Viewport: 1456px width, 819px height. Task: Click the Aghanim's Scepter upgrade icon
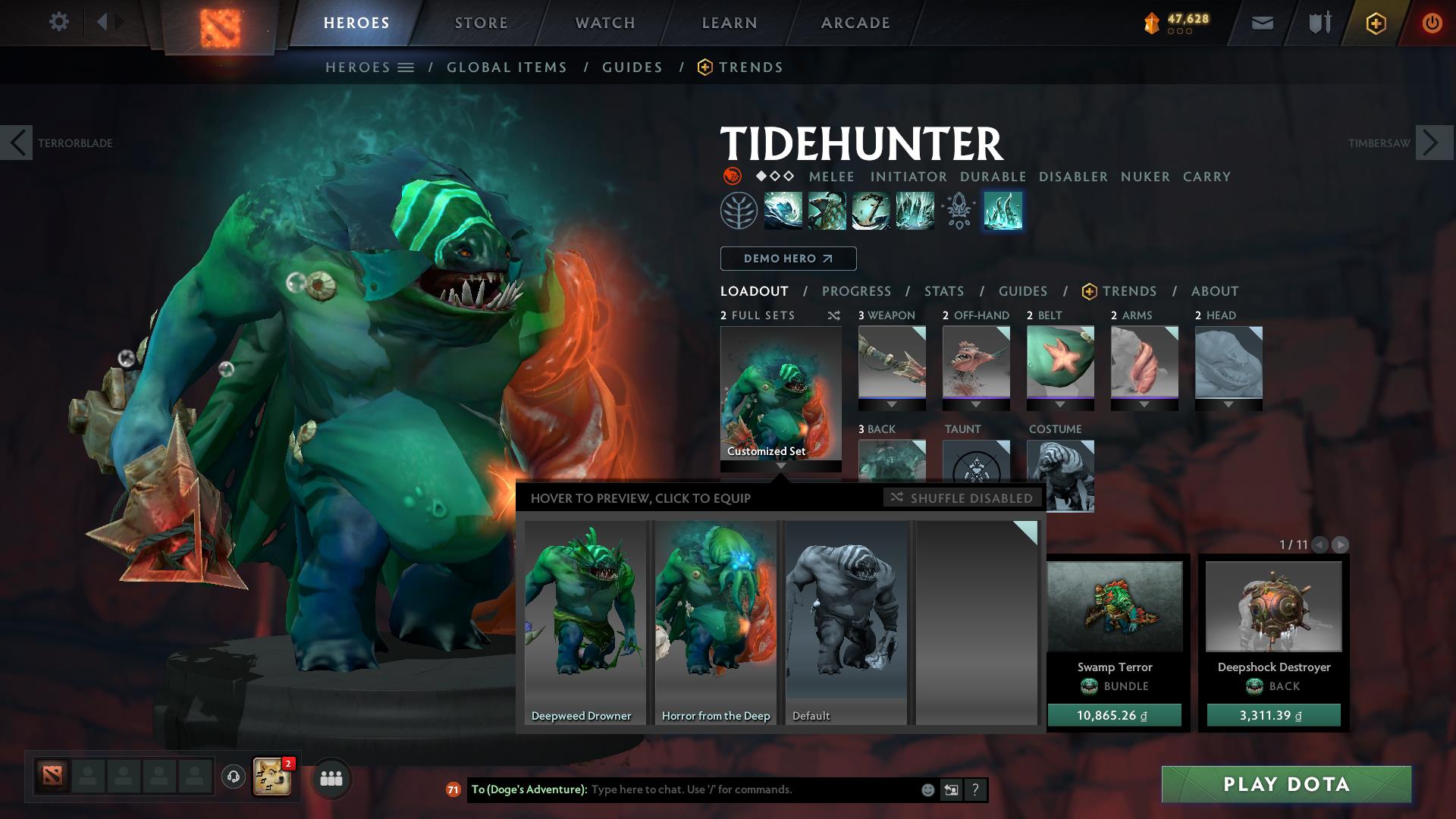pyautogui.click(x=958, y=211)
